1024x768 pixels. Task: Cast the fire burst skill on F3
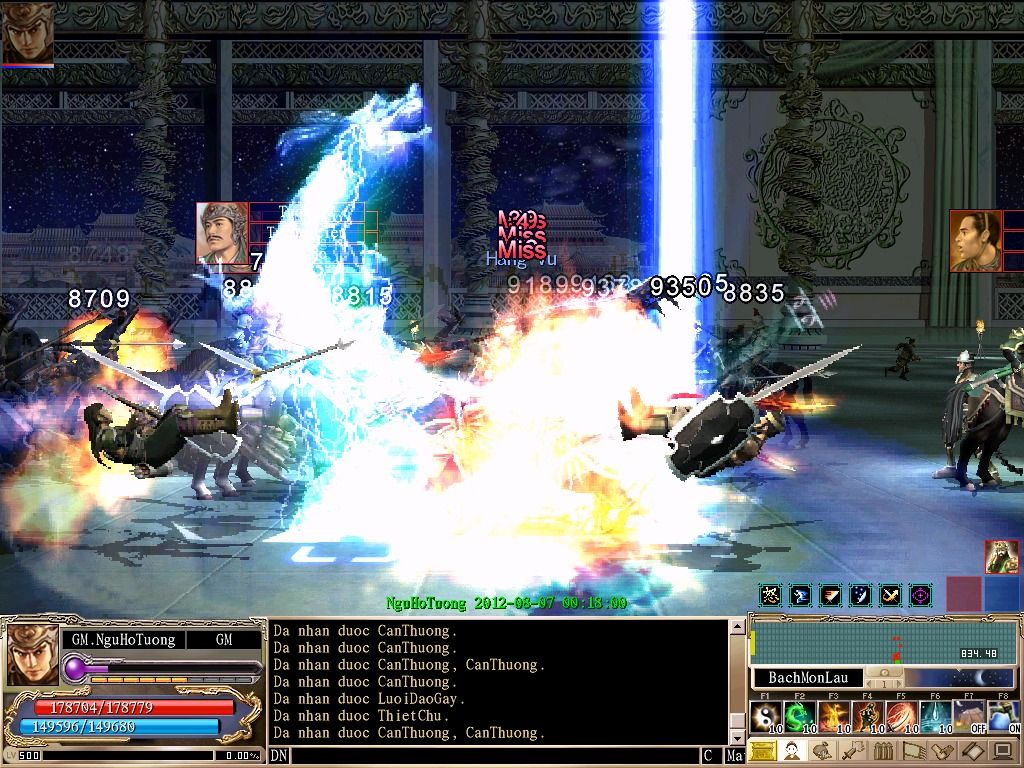(x=834, y=716)
